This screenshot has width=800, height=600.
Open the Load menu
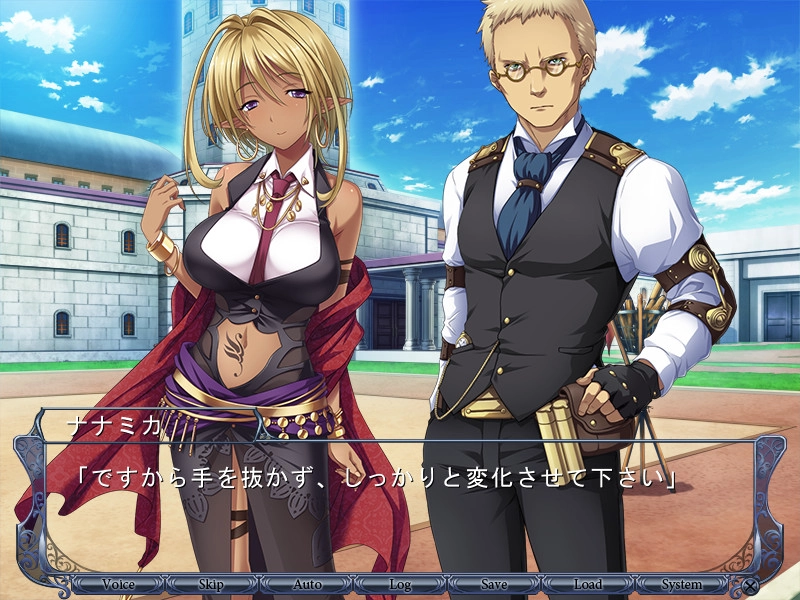(588, 584)
